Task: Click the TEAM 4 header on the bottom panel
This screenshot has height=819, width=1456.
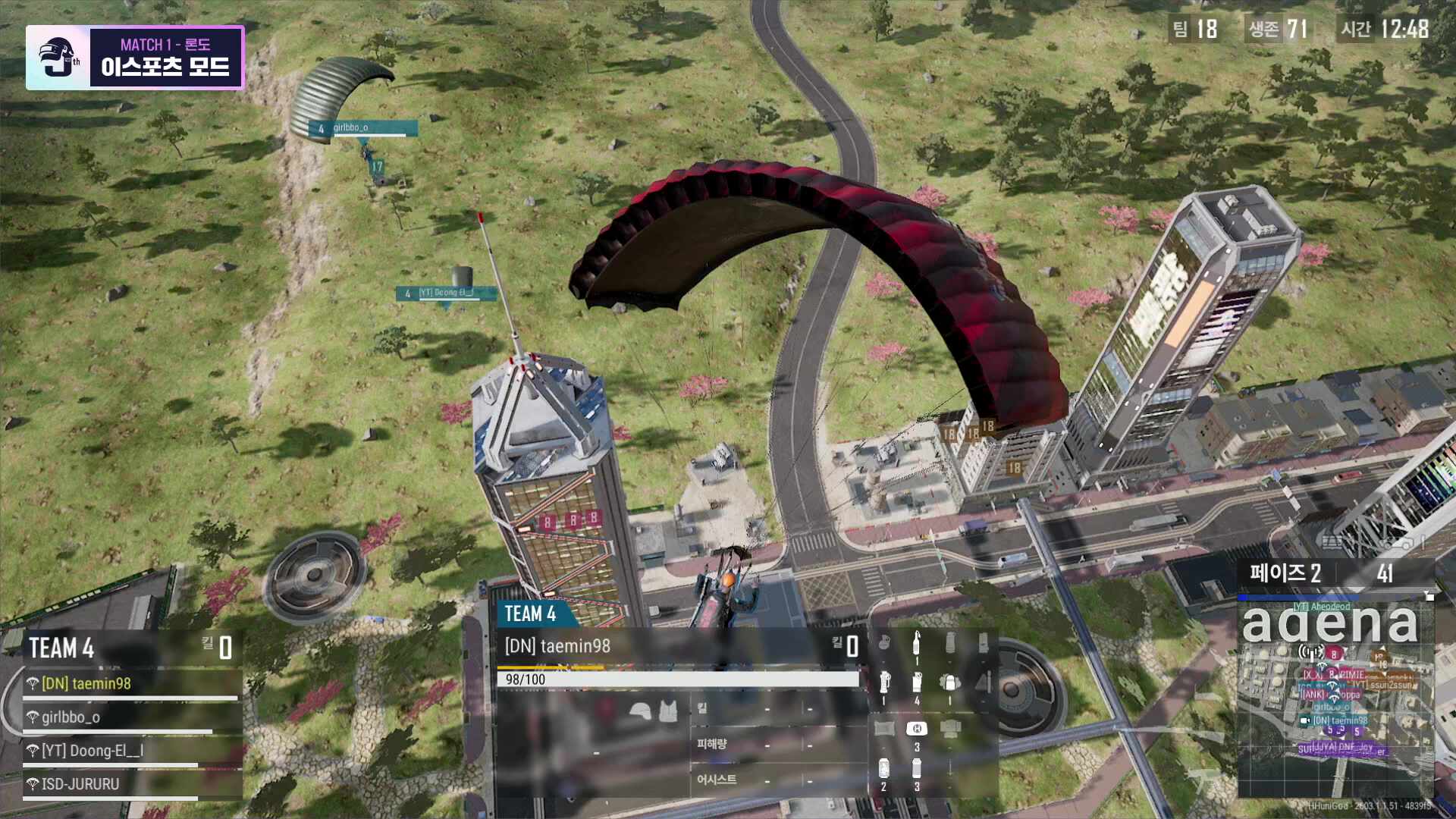Action: tap(531, 616)
